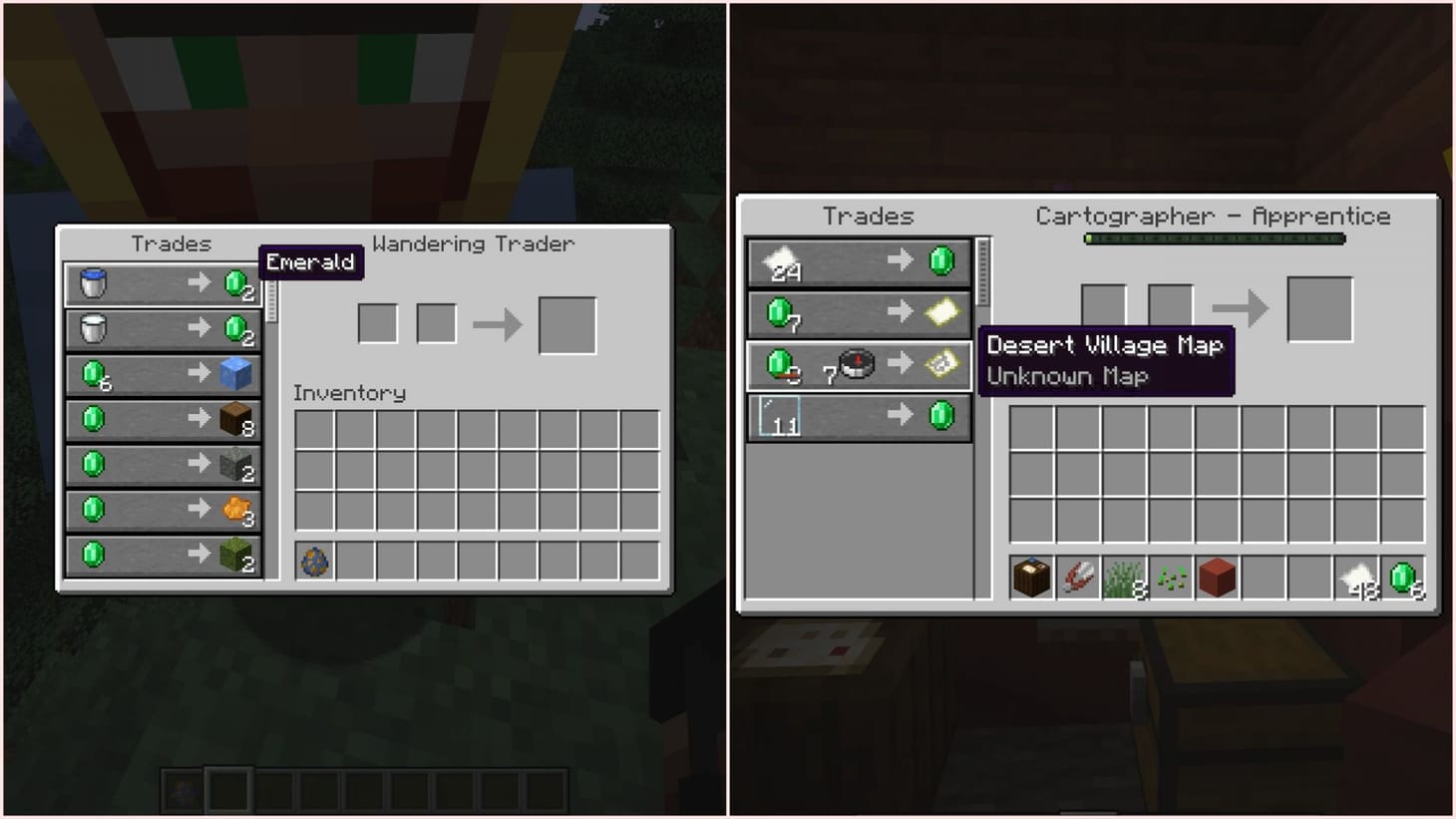Image resolution: width=1456 pixels, height=819 pixels.
Task: Click the cartography table in the hotbar
Action: 1030,576
